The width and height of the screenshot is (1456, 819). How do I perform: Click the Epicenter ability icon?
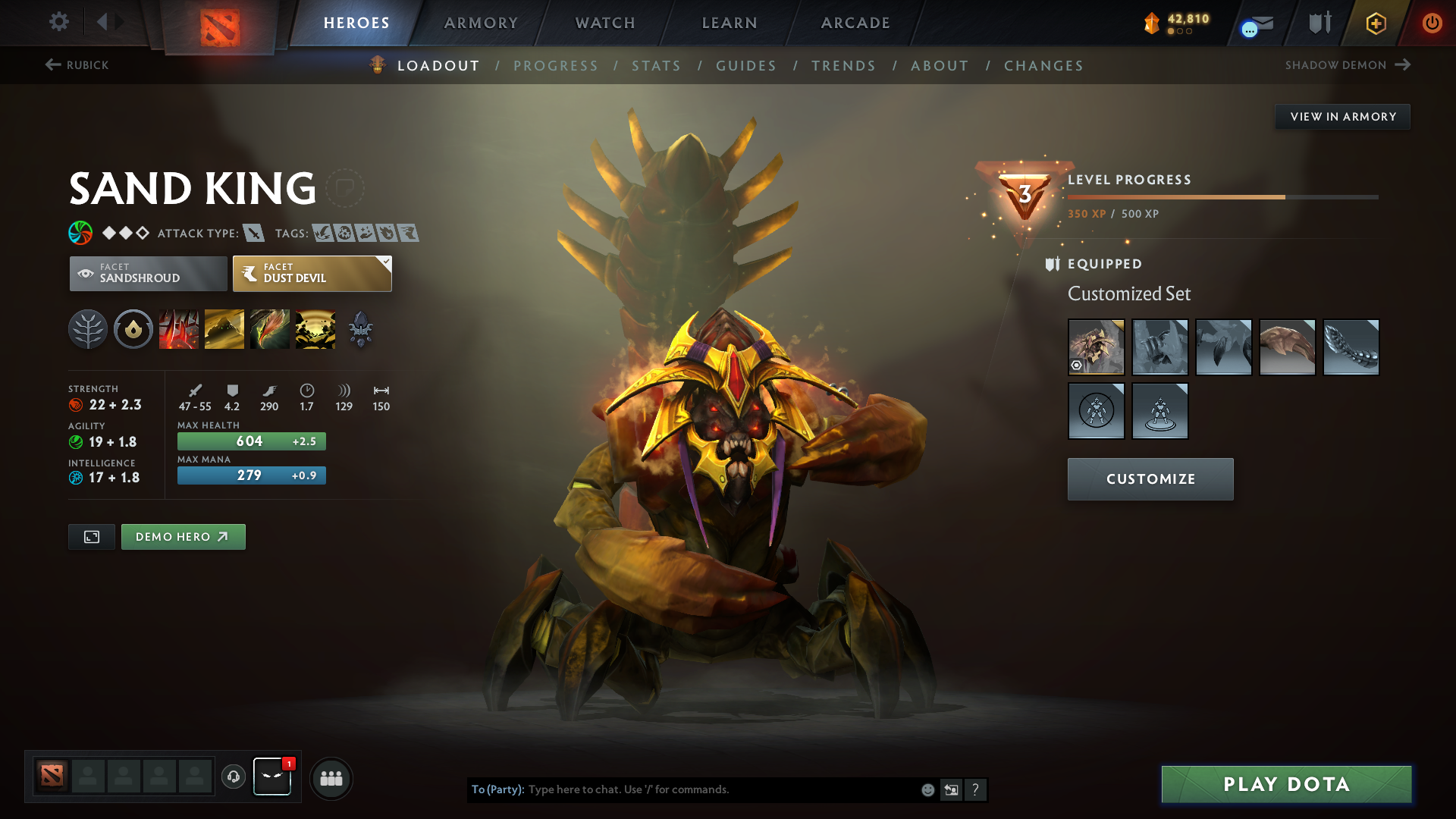pos(315,329)
